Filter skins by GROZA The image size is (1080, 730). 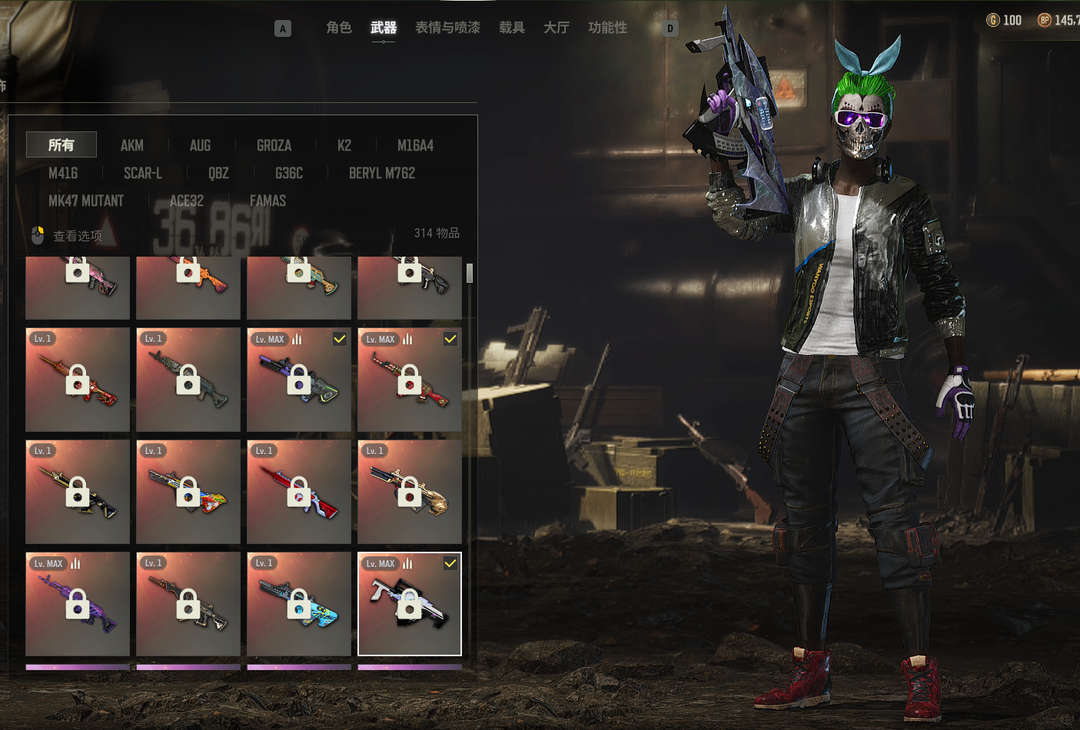click(x=274, y=145)
